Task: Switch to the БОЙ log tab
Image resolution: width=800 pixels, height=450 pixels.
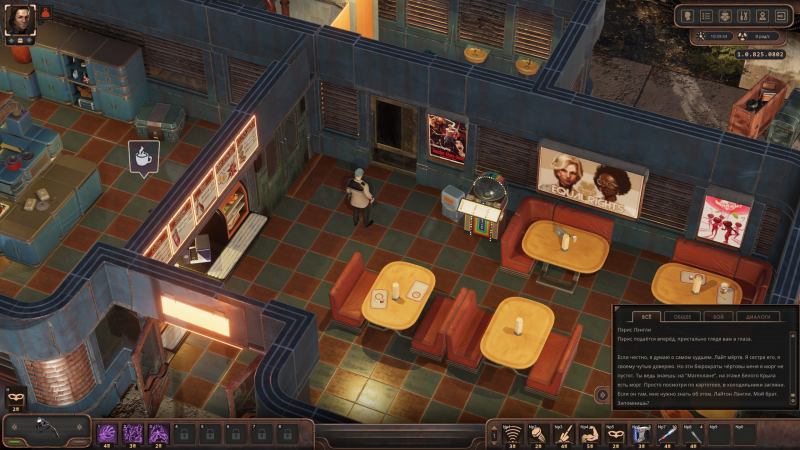Action: click(717, 316)
